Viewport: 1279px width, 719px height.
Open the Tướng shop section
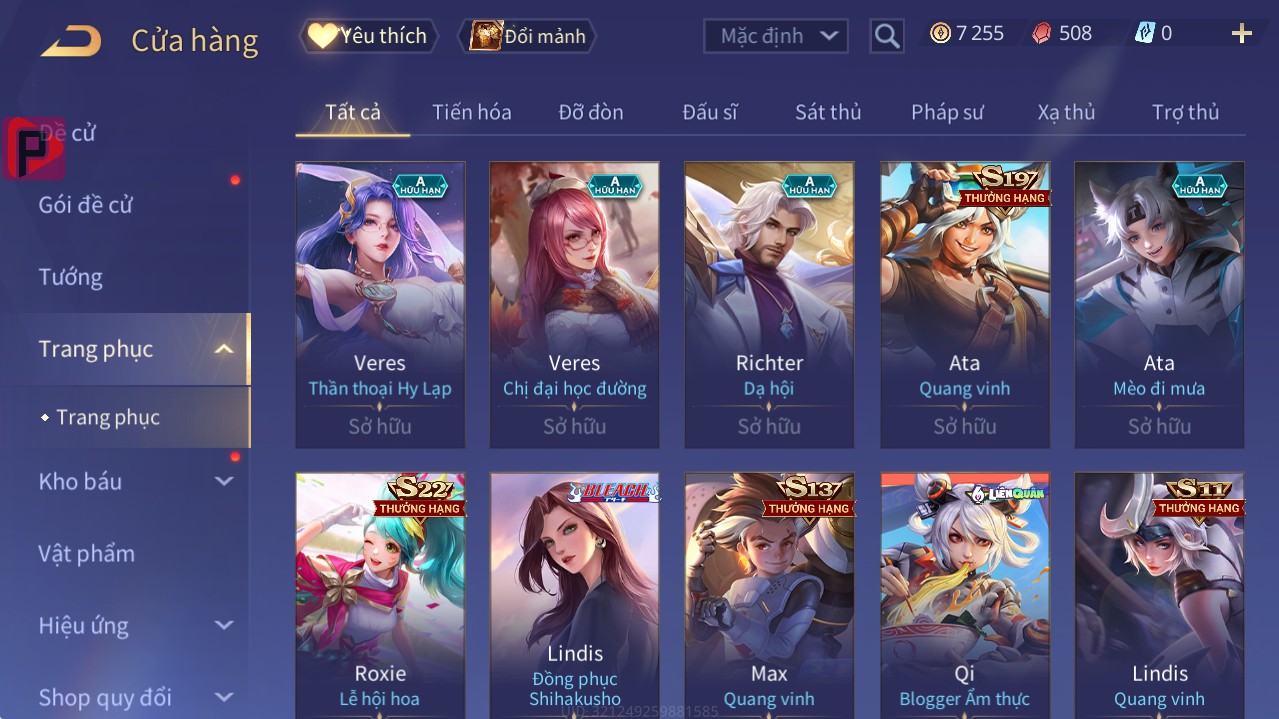click(x=71, y=277)
